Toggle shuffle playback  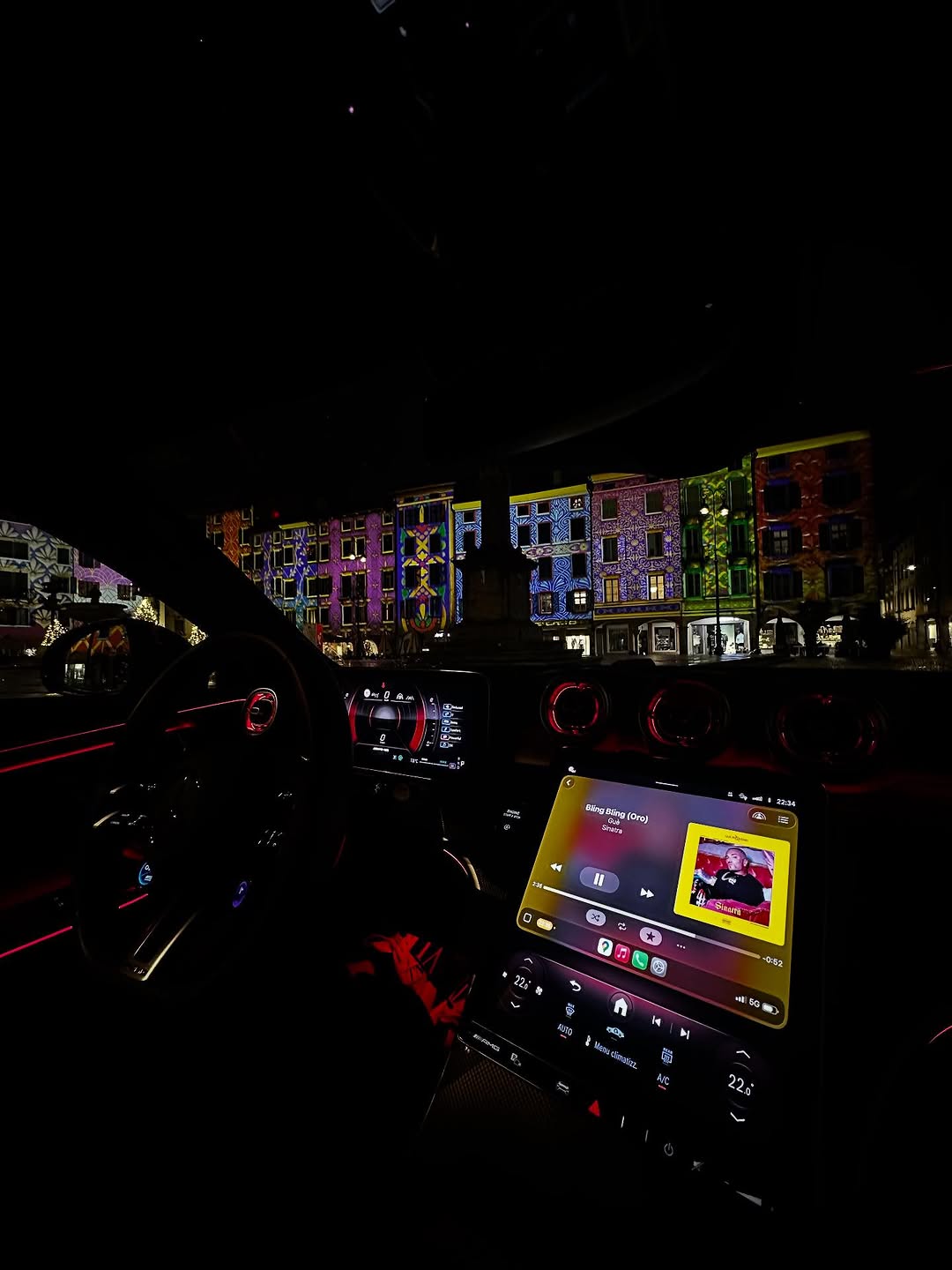595,917
